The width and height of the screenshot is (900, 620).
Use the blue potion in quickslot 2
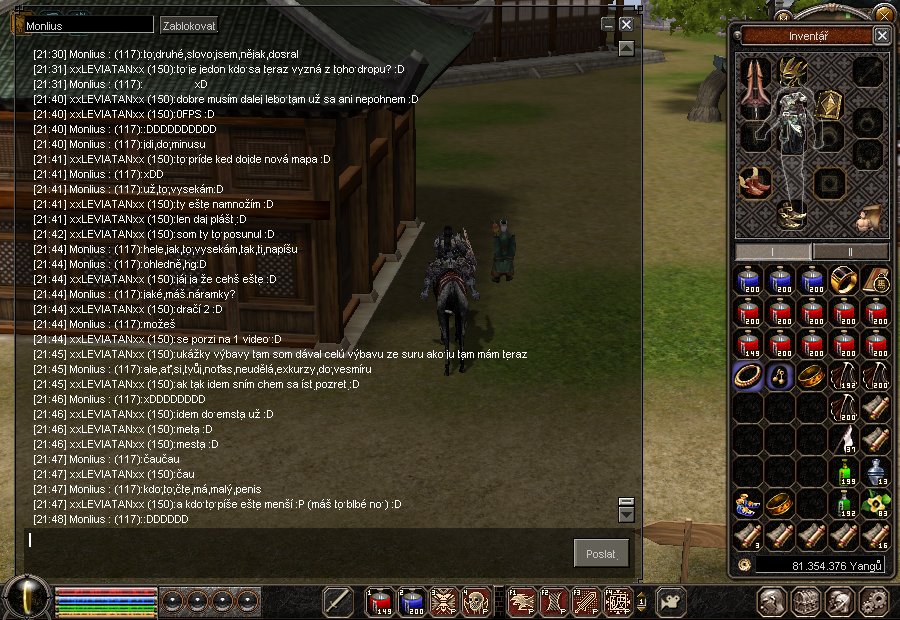412,600
